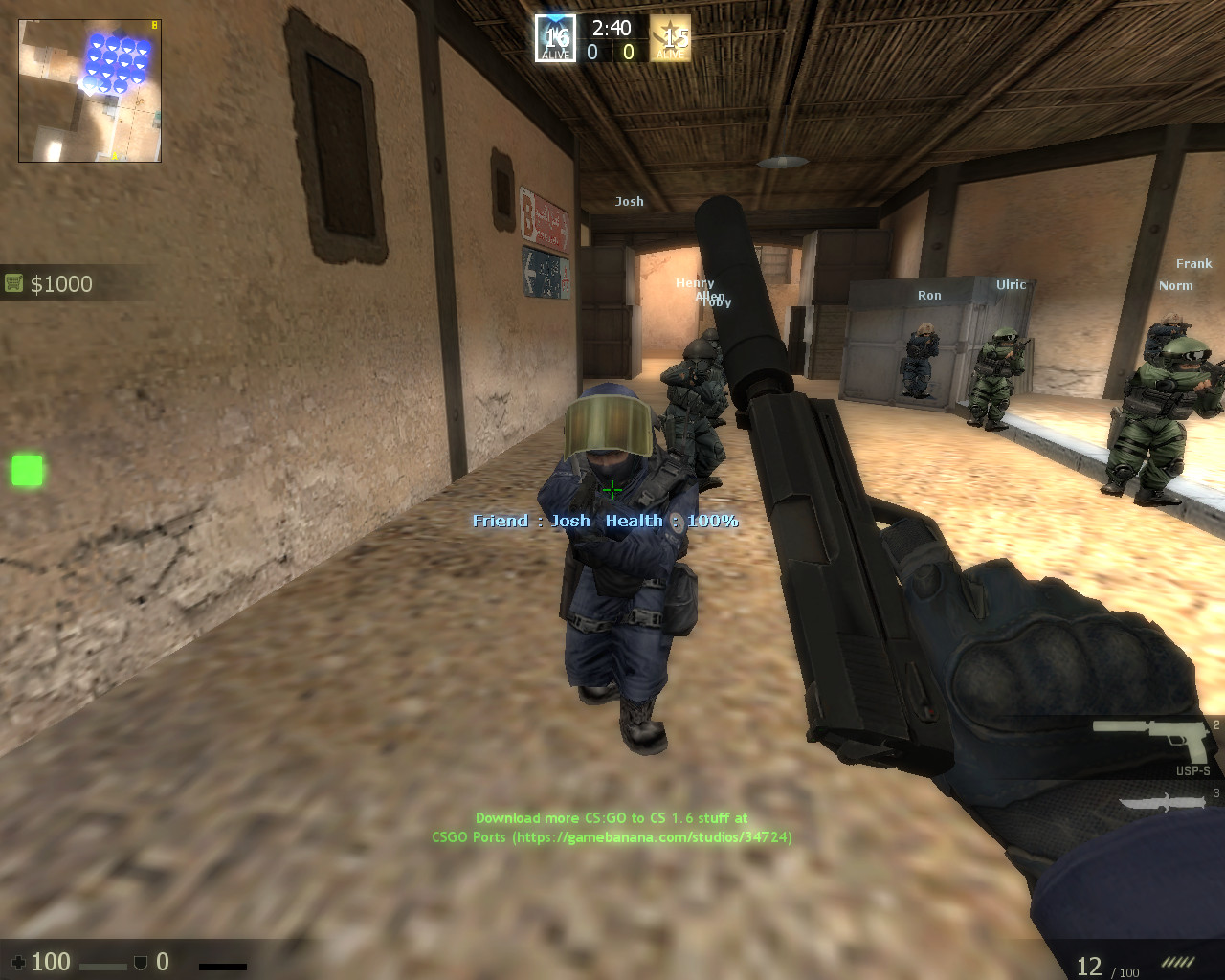
Task: Click the green equipment indicator square
Action: point(25,469)
